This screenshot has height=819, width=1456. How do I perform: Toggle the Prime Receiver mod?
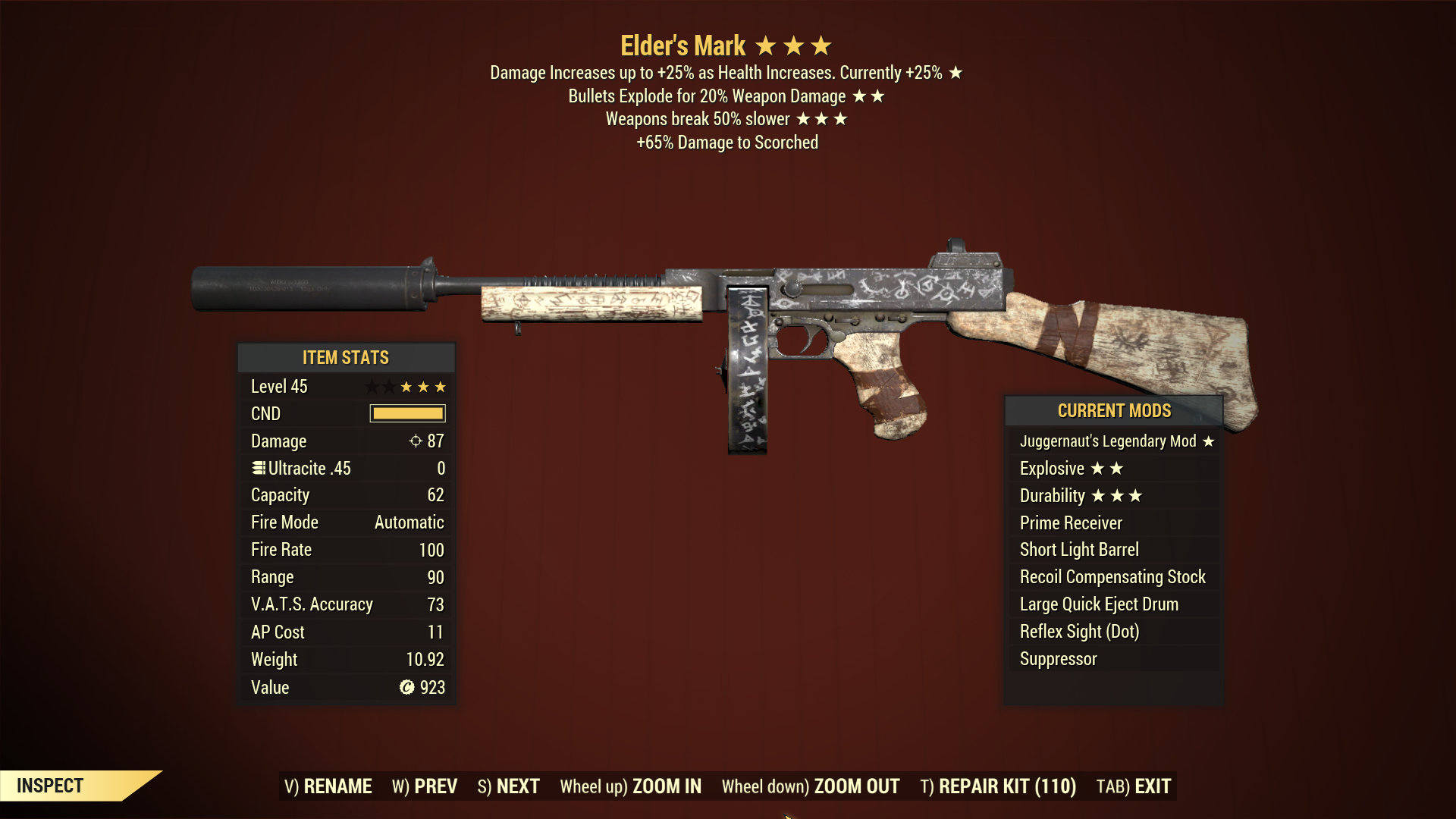[1070, 522]
